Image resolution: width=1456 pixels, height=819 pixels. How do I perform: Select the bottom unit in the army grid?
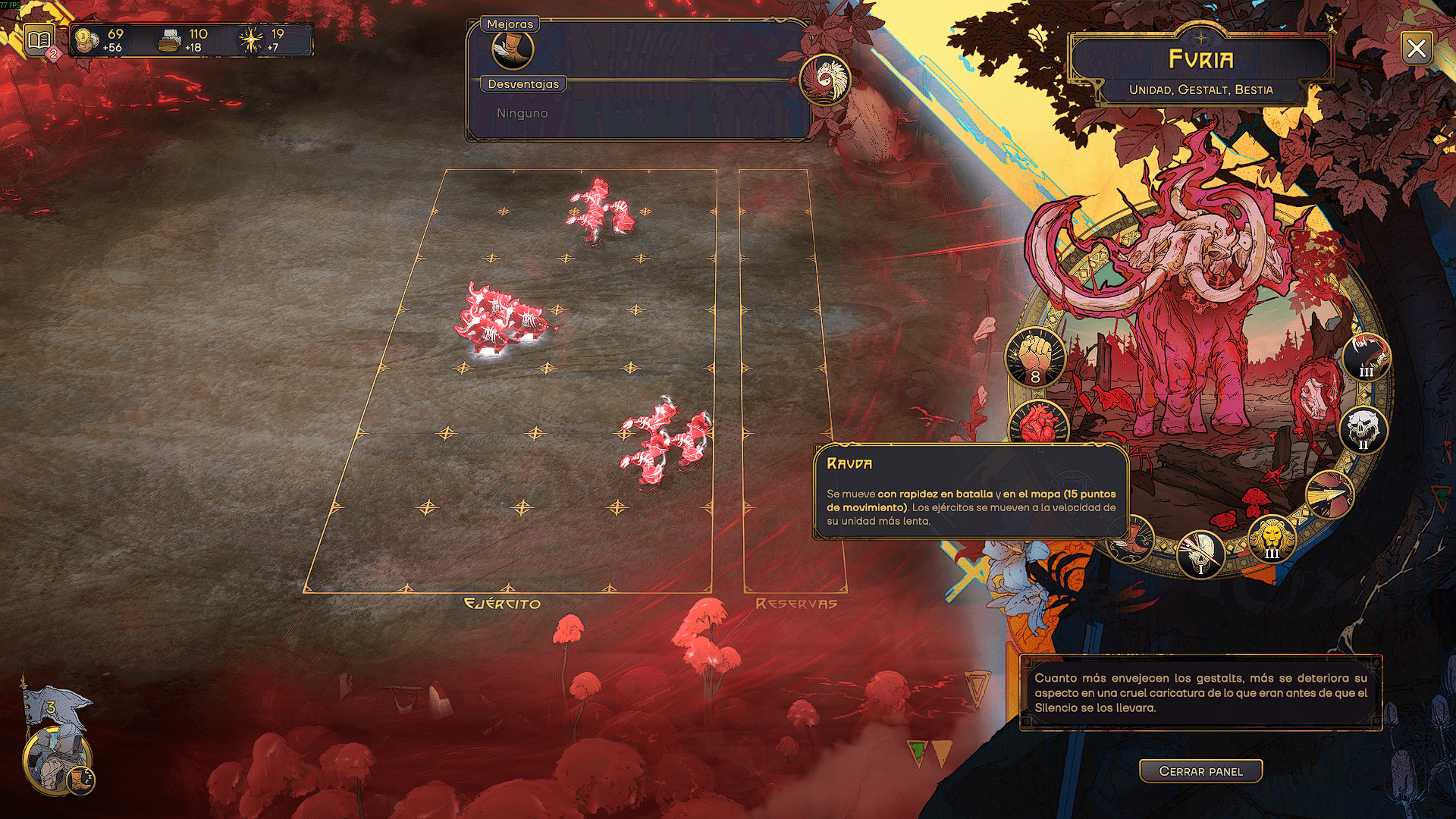pyautogui.click(x=664, y=442)
